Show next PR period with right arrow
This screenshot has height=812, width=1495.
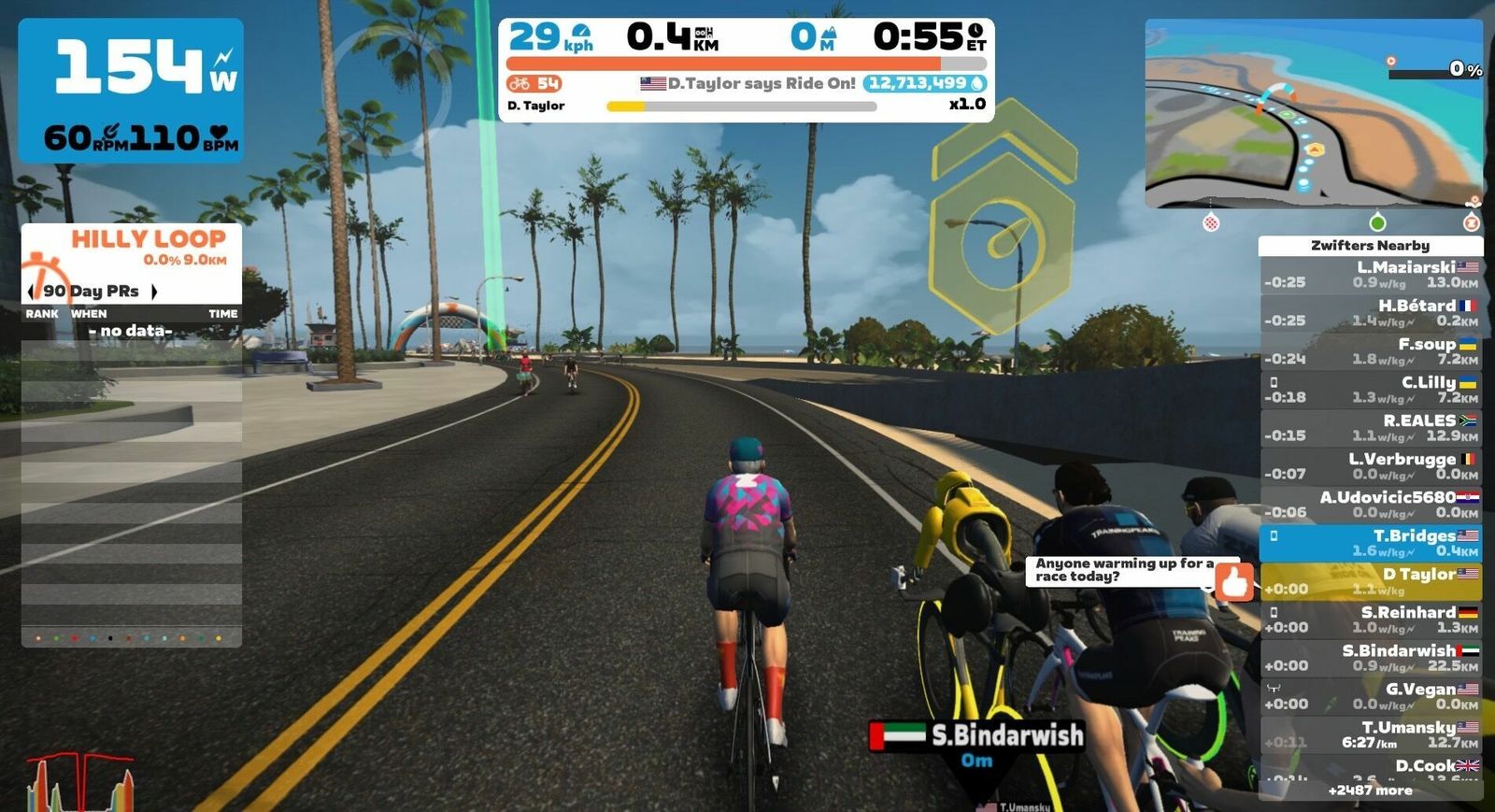coord(154,292)
